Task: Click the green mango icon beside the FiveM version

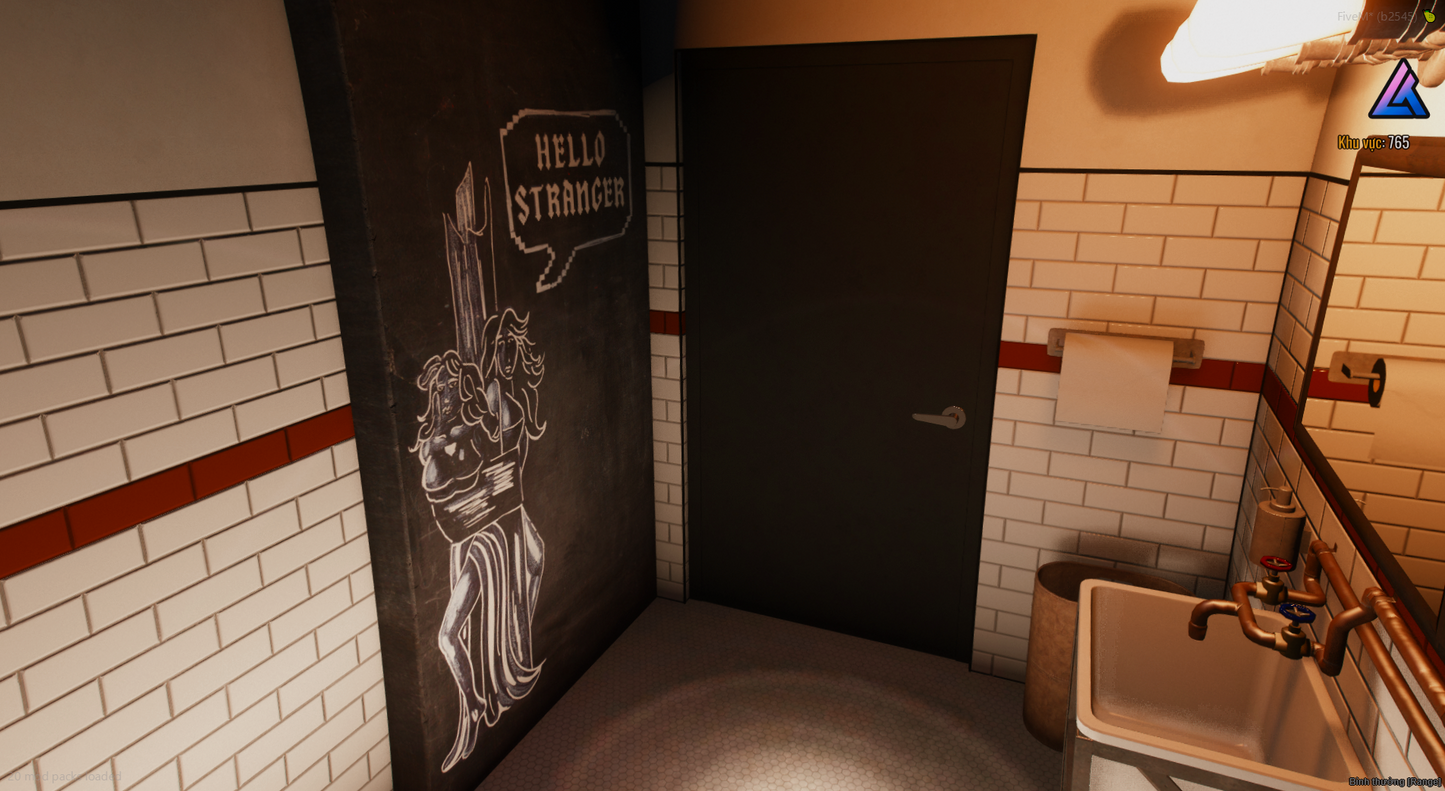Action: point(1429,16)
